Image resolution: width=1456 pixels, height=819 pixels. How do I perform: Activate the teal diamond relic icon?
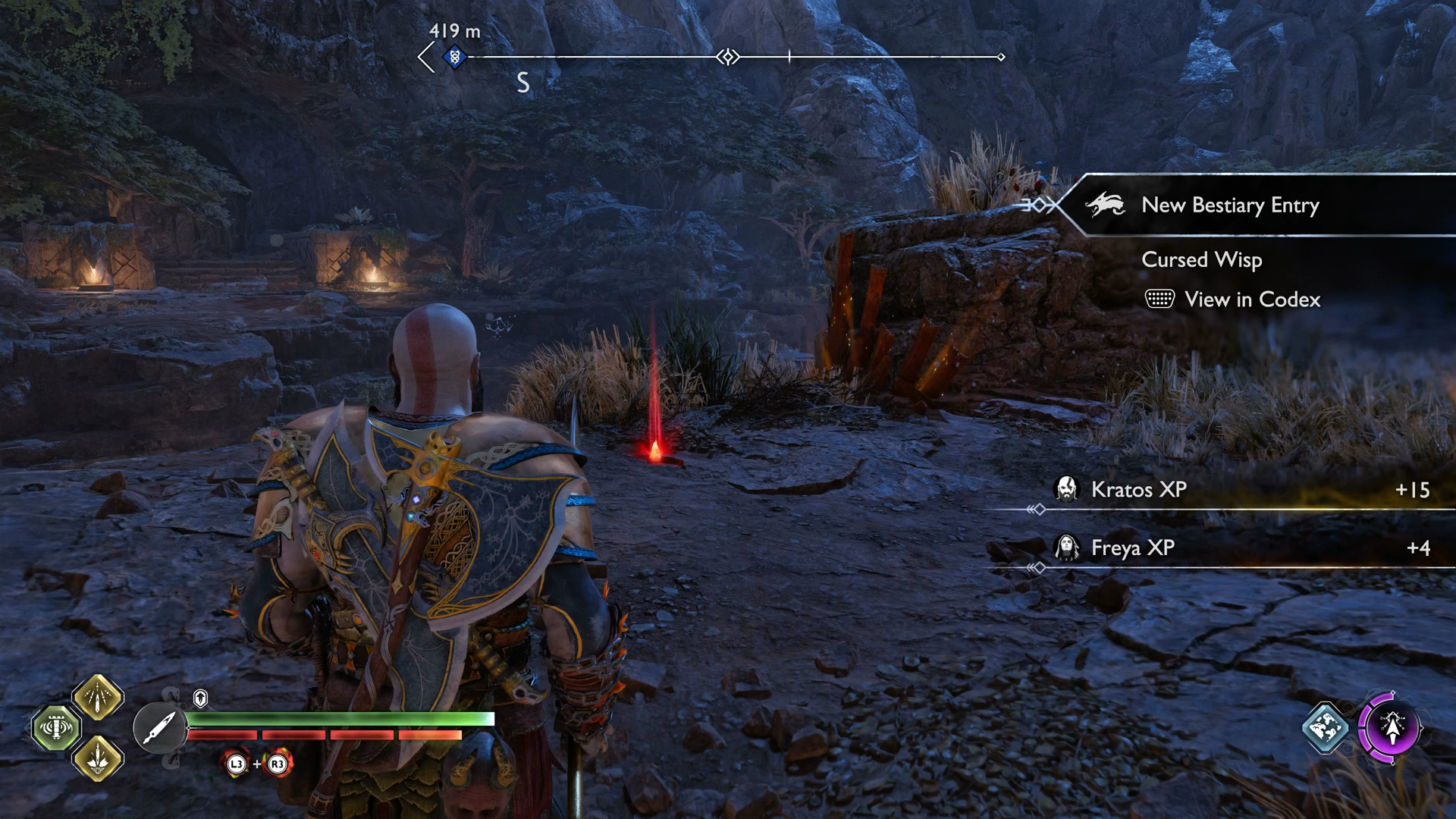pos(1325,728)
